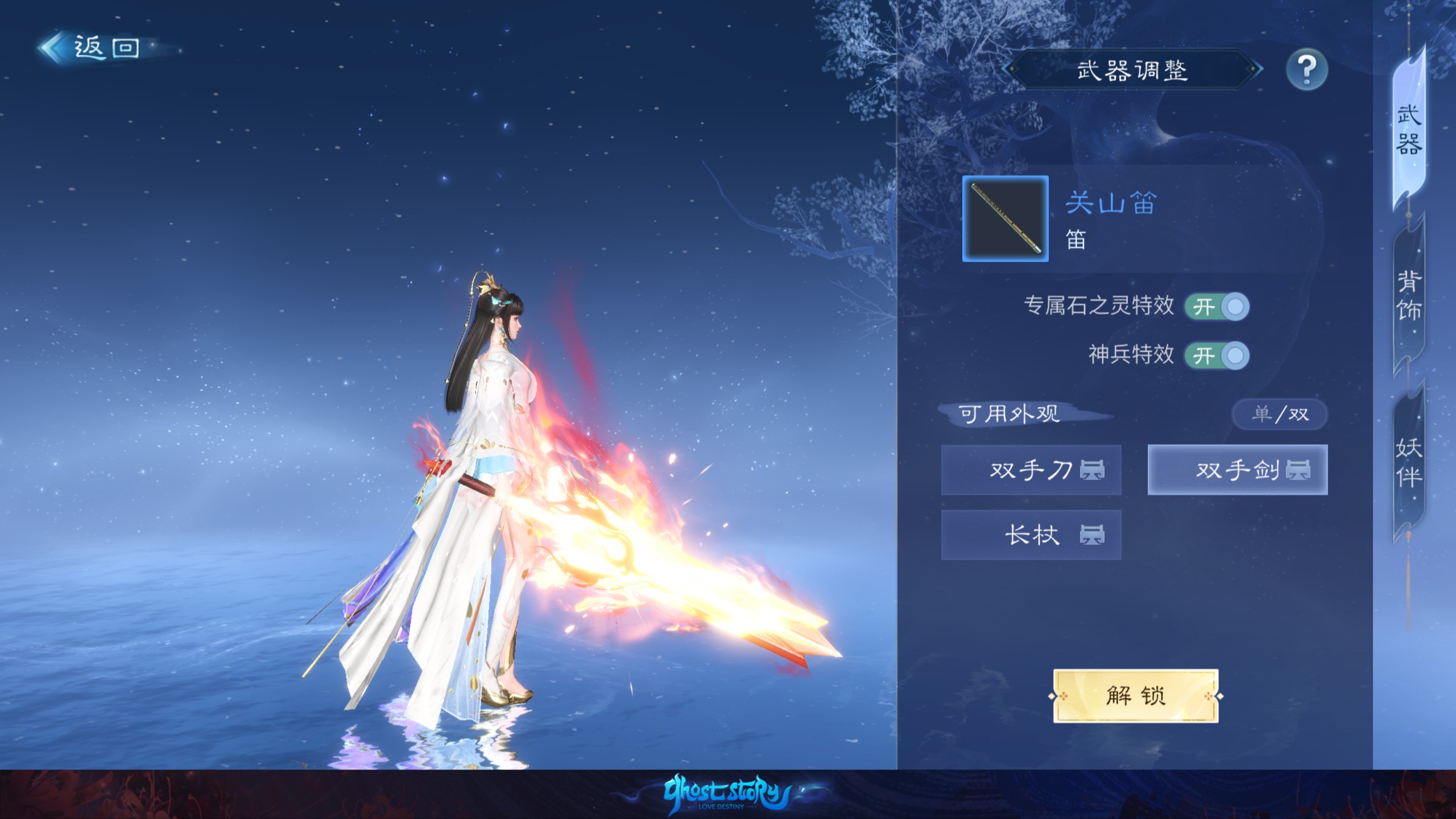This screenshot has height=819, width=1456.
Task: Choose the 双手剑 appearance
Action: click(1238, 470)
